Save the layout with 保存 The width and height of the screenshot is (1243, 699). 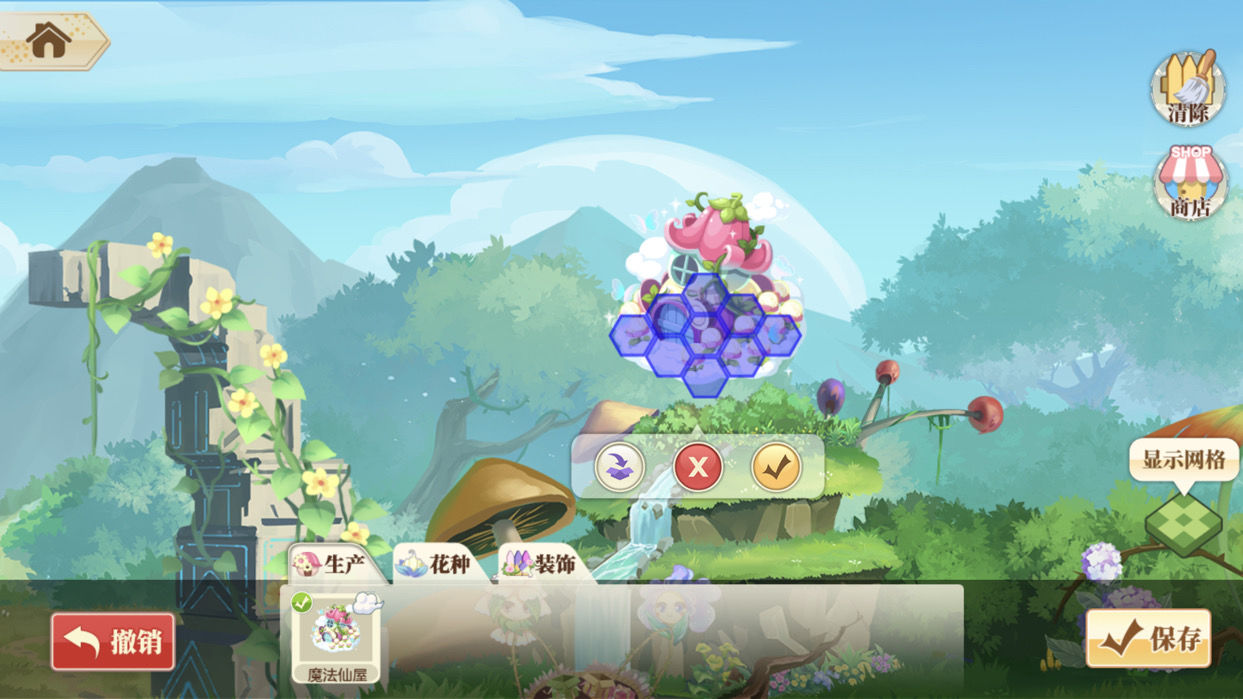tap(1148, 639)
